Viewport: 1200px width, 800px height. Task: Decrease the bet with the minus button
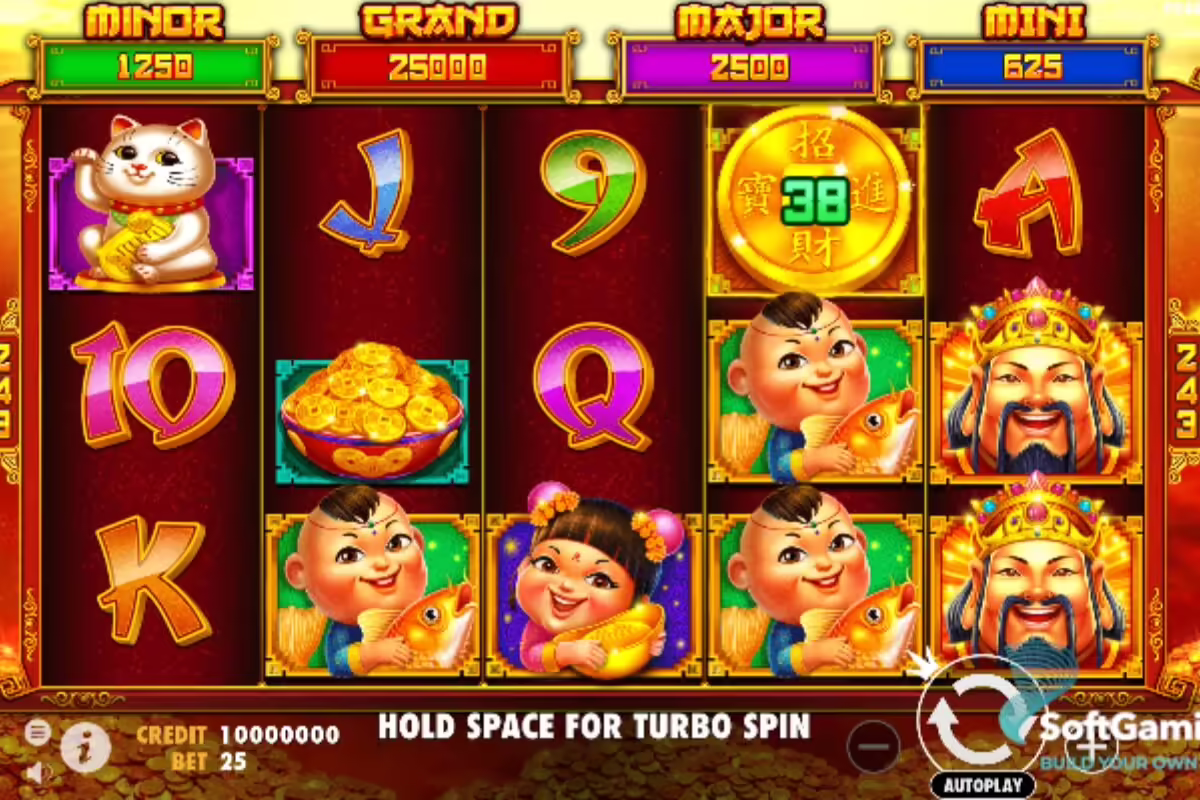pos(873,746)
